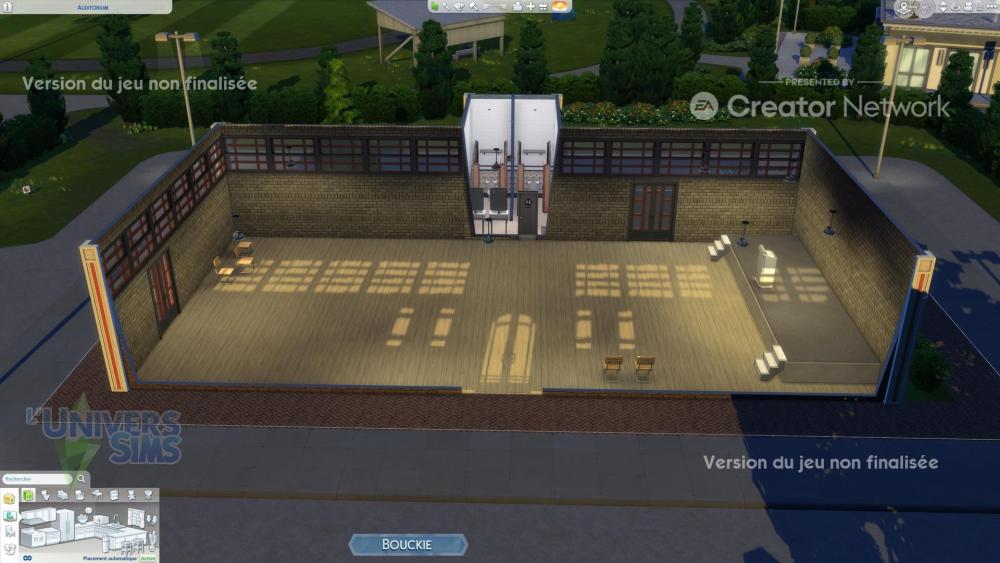This screenshot has width=1000, height=563.
Task: Open the map view pin button
Action: pyautogui.click(x=904, y=9)
